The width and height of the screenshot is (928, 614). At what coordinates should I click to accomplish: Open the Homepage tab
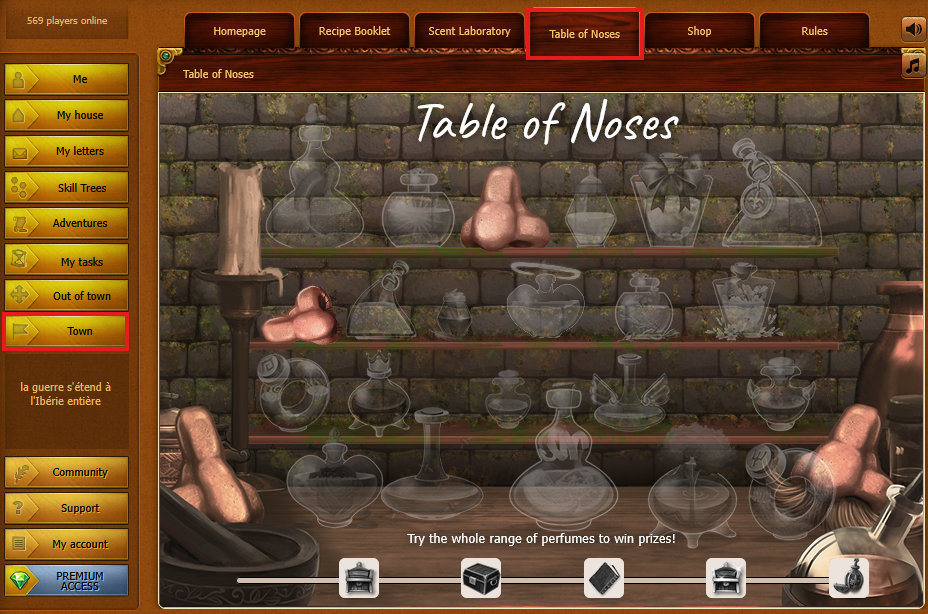click(239, 31)
